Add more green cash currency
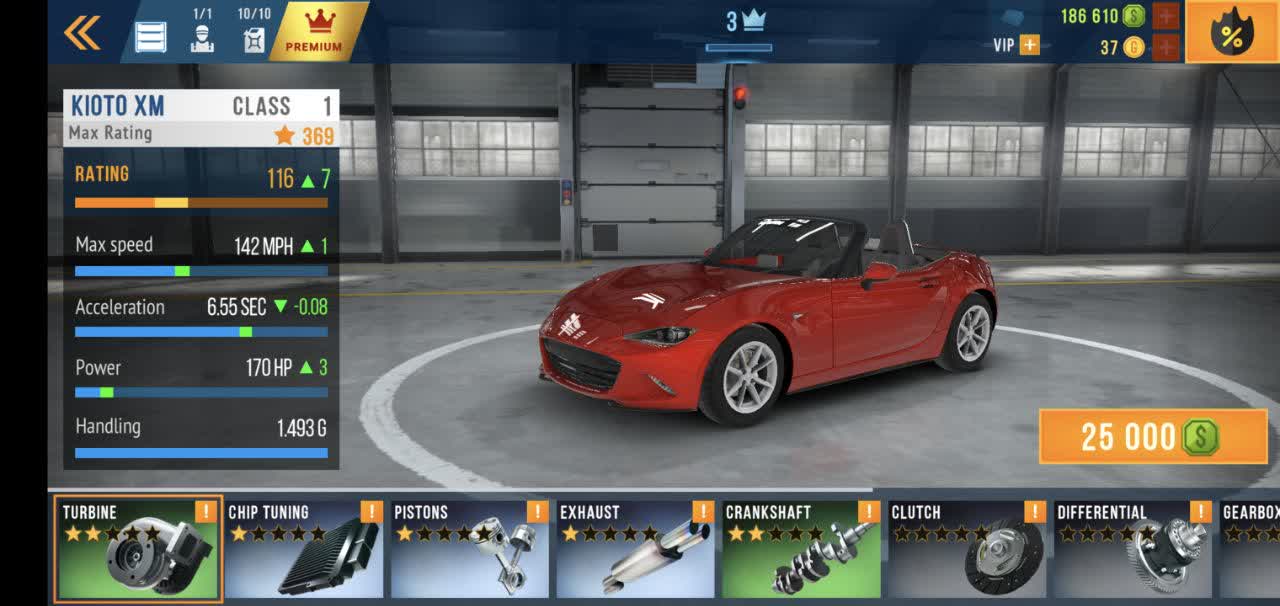1280x606 pixels. tap(1166, 16)
